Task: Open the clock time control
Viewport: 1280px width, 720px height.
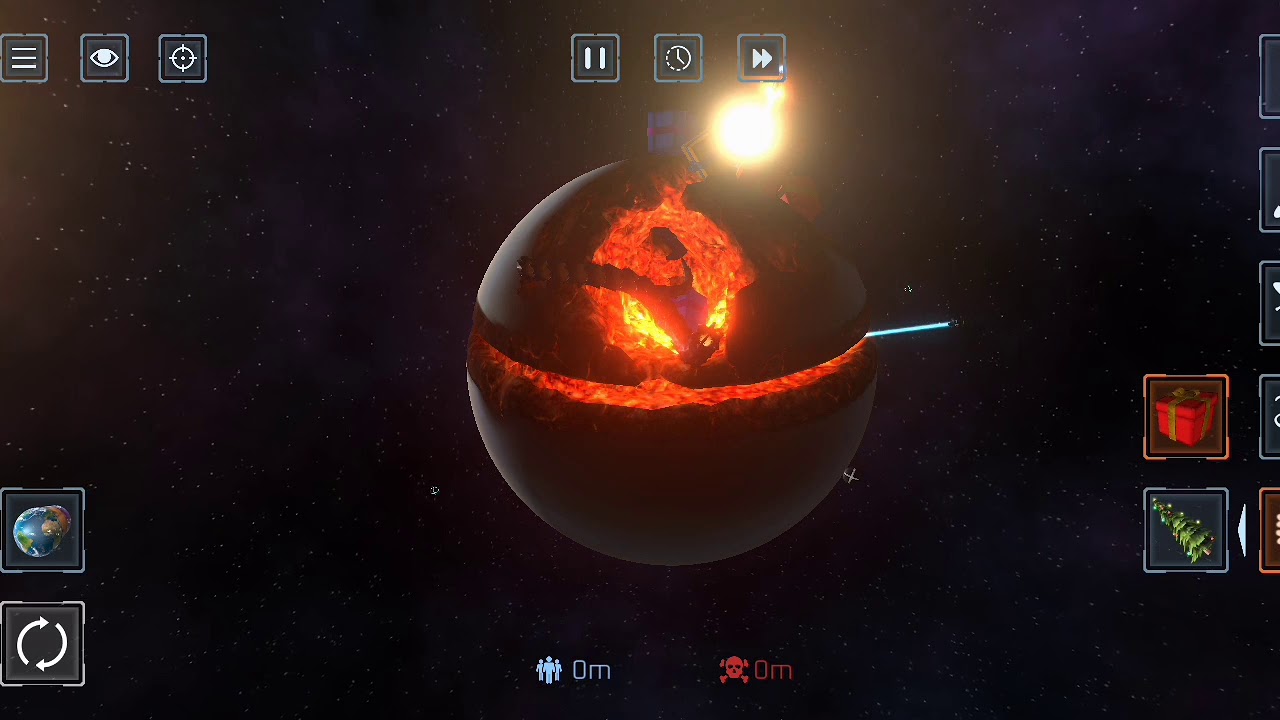Action: (678, 59)
